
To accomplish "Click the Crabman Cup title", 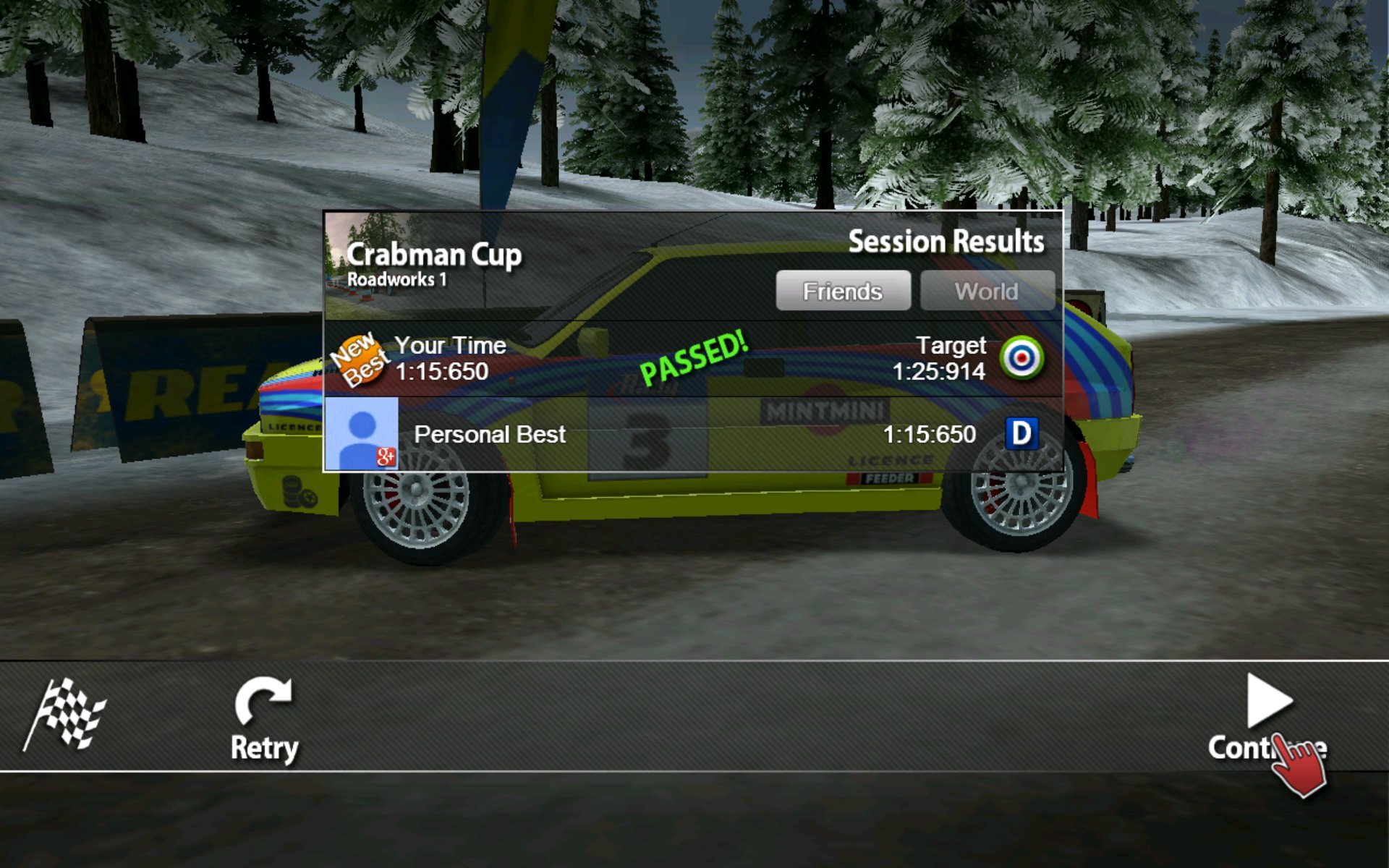I will (435, 255).
